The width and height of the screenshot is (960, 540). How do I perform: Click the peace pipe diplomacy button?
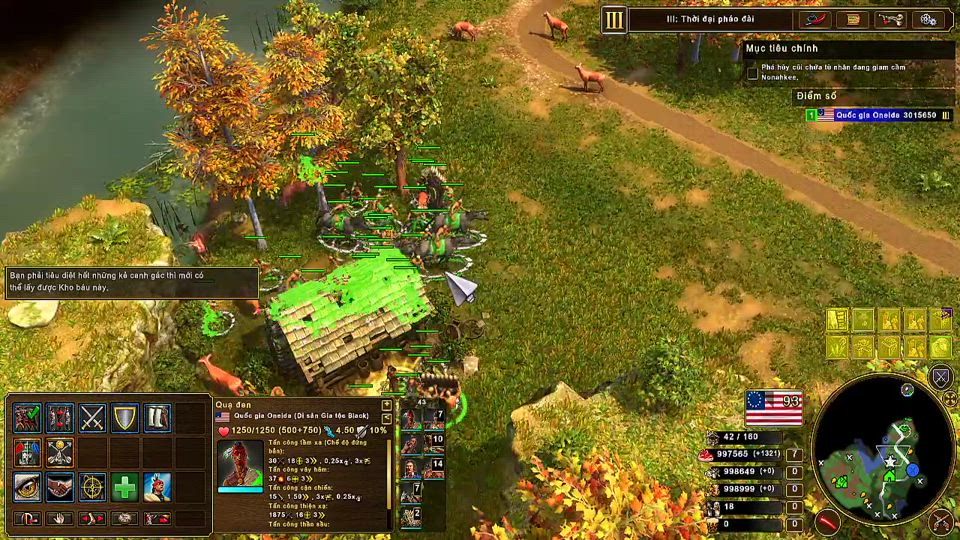coord(890,19)
